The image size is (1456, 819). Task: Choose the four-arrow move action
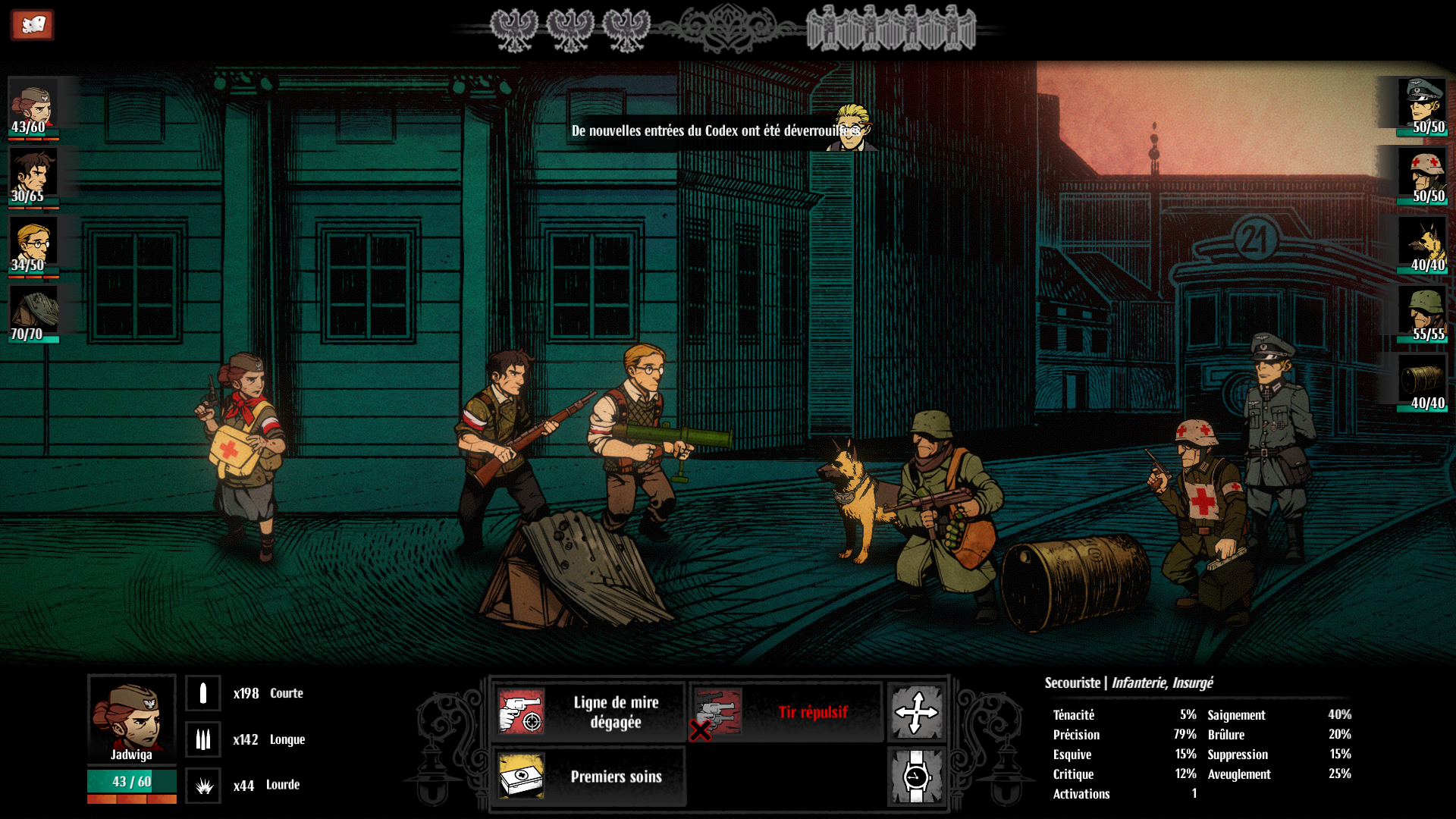(x=916, y=712)
